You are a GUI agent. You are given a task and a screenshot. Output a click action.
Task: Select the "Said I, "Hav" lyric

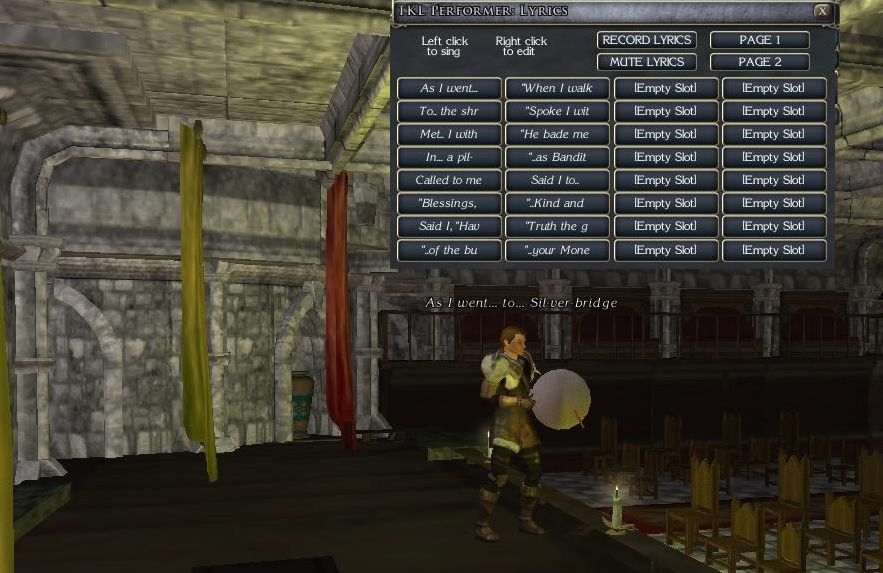(x=449, y=226)
